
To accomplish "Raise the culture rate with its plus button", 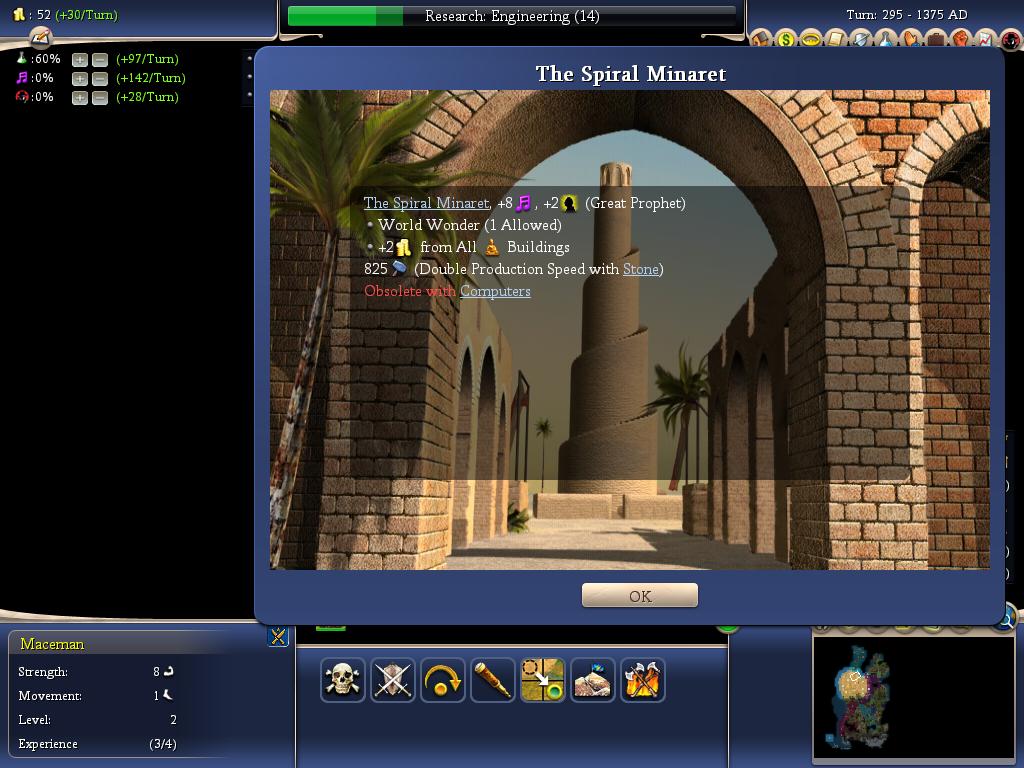I will (x=80, y=78).
